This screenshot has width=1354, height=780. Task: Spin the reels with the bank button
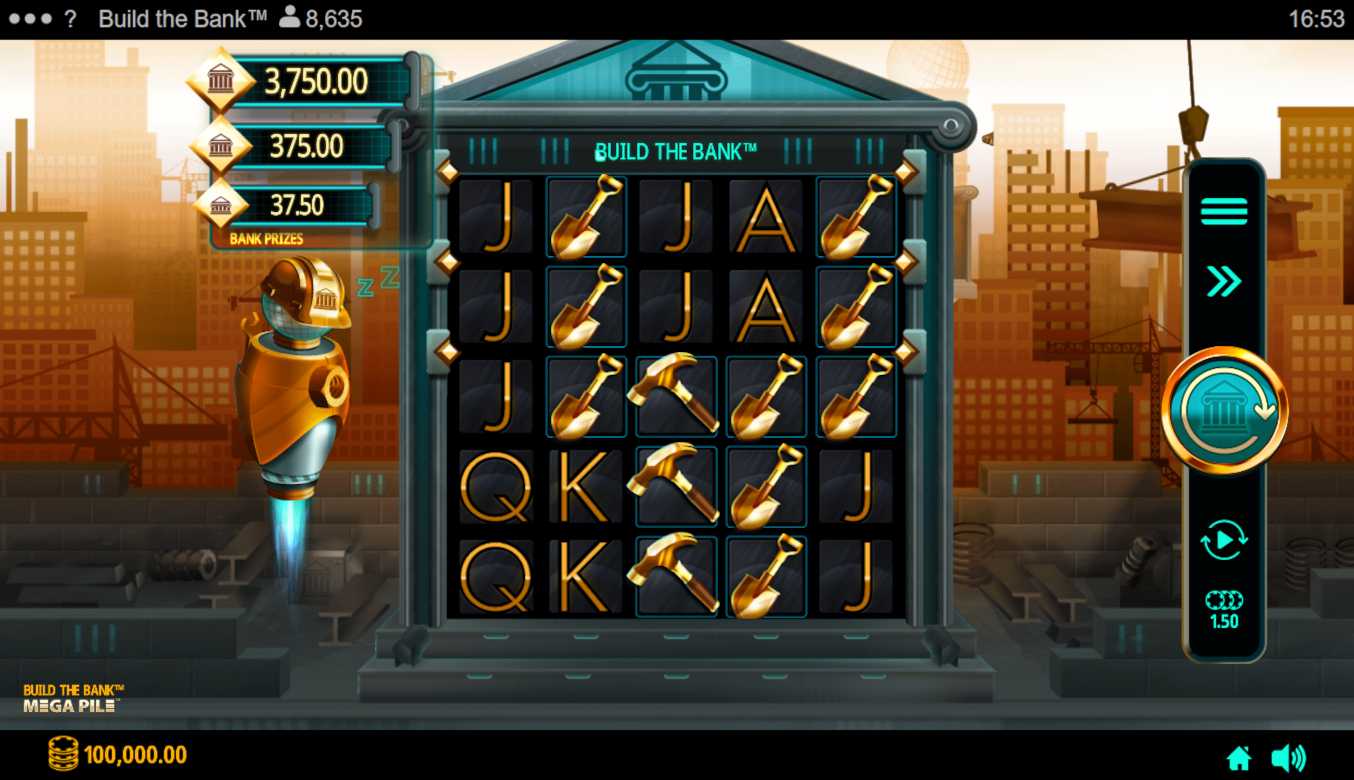click(x=1224, y=410)
